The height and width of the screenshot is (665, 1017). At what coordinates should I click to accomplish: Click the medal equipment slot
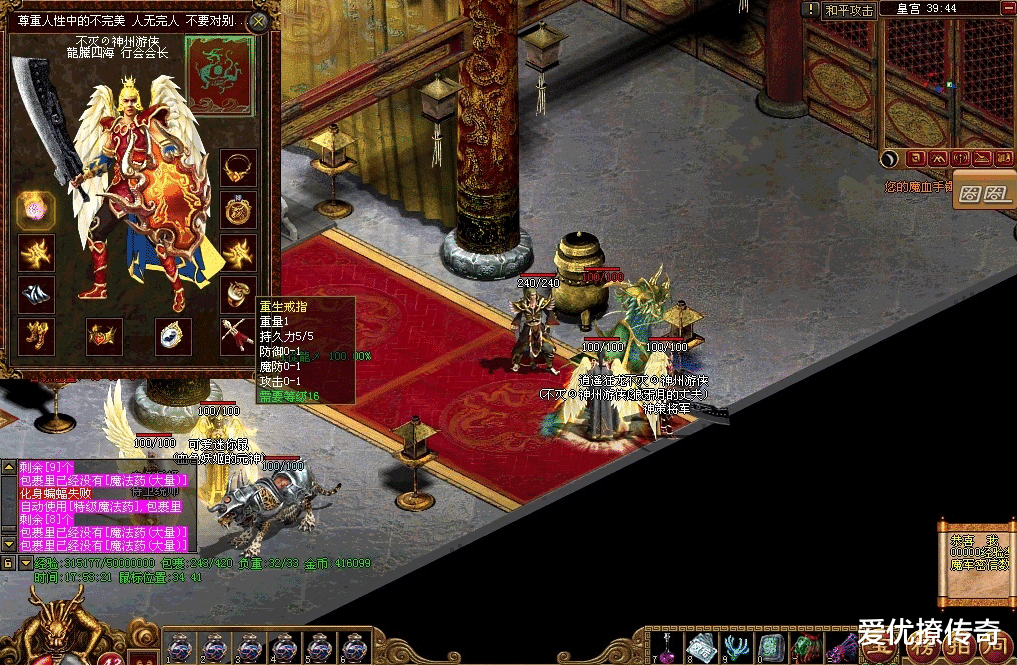(x=238, y=210)
